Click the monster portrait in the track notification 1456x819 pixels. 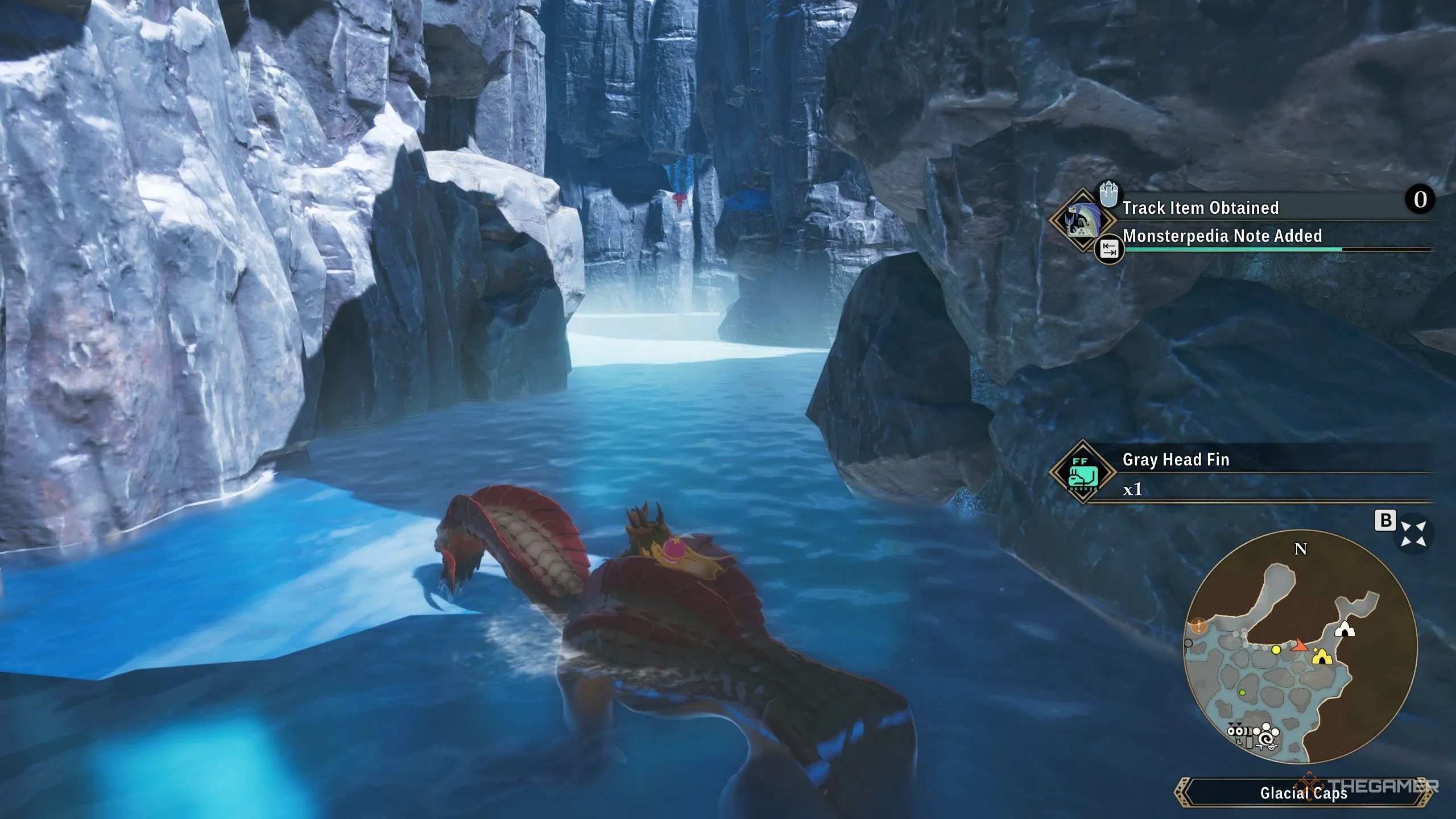coord(1081,220)
